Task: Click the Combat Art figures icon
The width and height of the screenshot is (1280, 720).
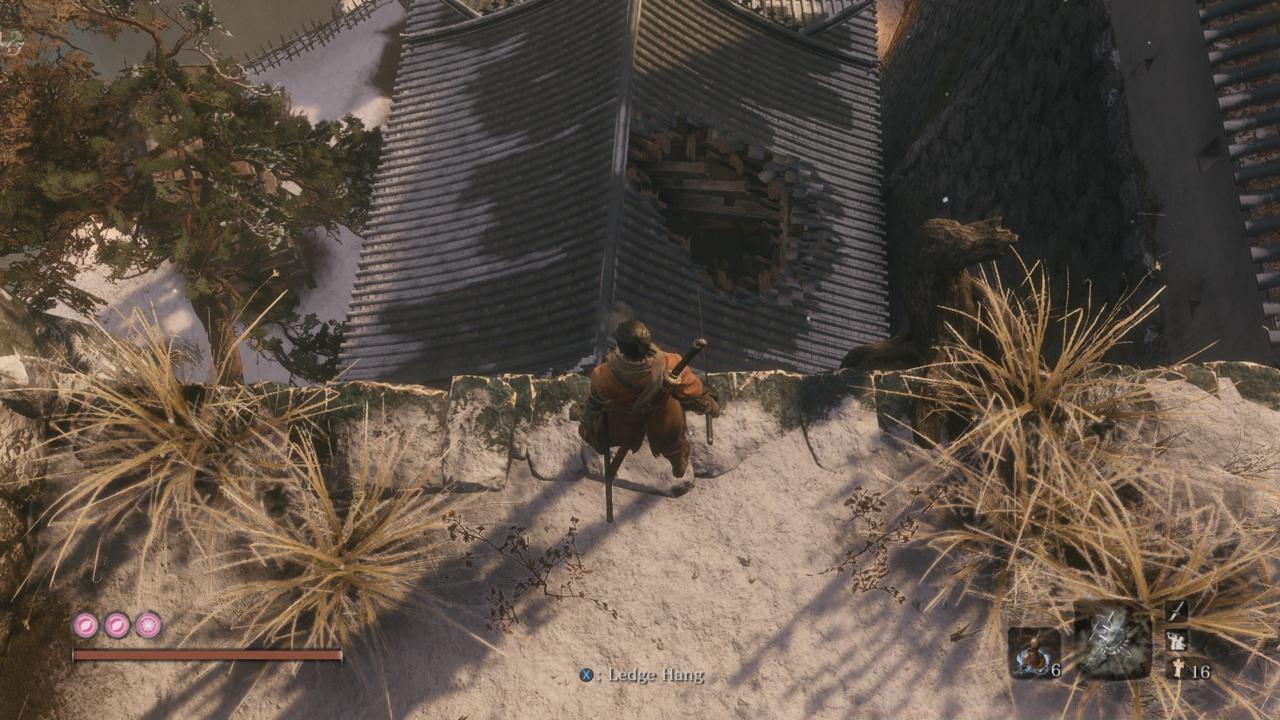Action: [x=1177, y=641]
